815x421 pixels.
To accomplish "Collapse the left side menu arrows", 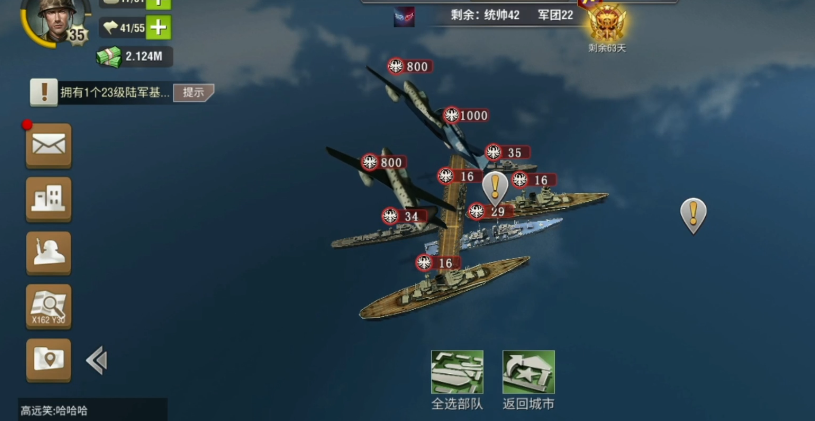I will tap(97, 360).
